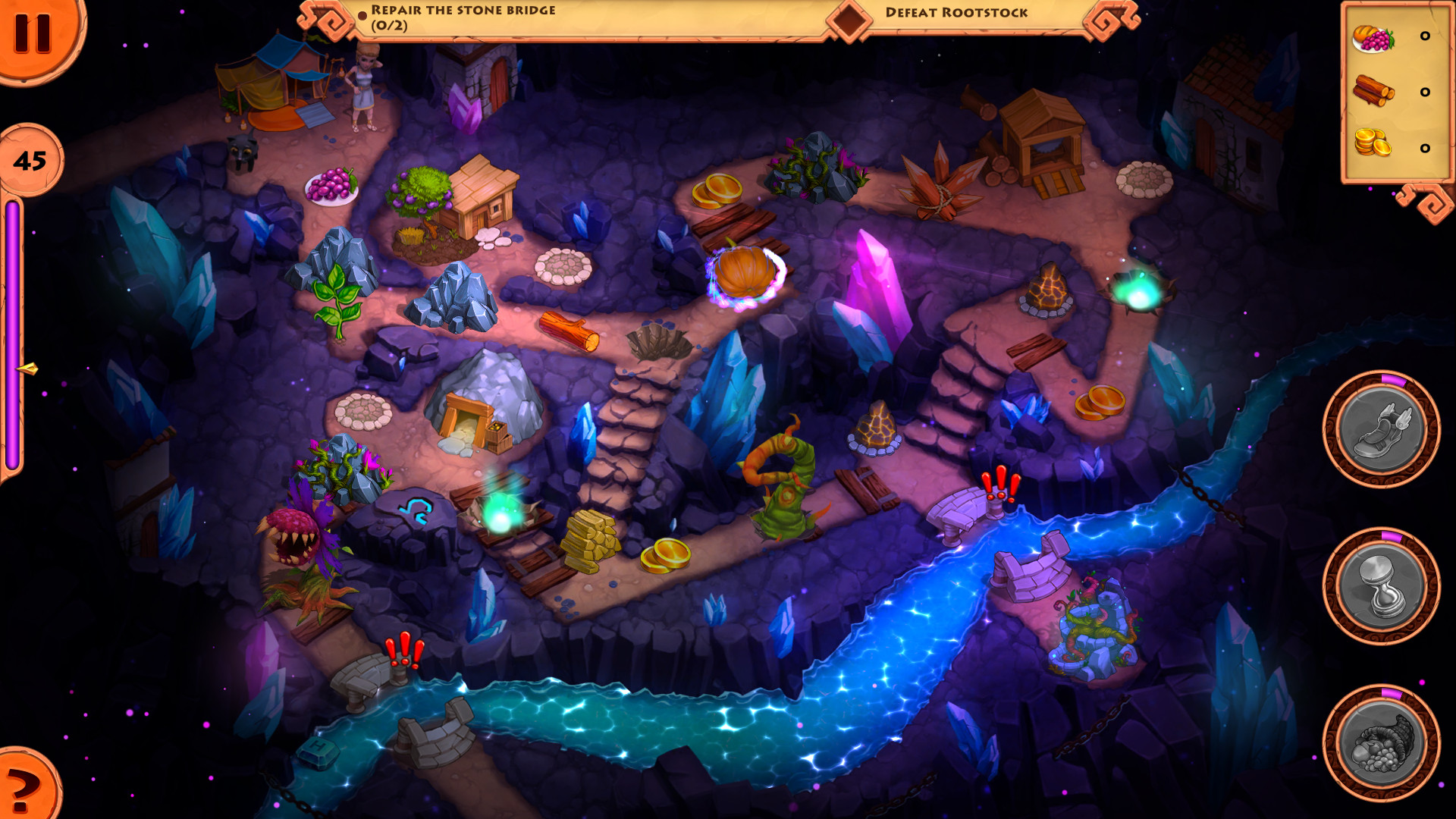Image resolution: width=1456 pixels, height=819 pixels.
Task: Pause the game
Action: click(x=34, y=34)
